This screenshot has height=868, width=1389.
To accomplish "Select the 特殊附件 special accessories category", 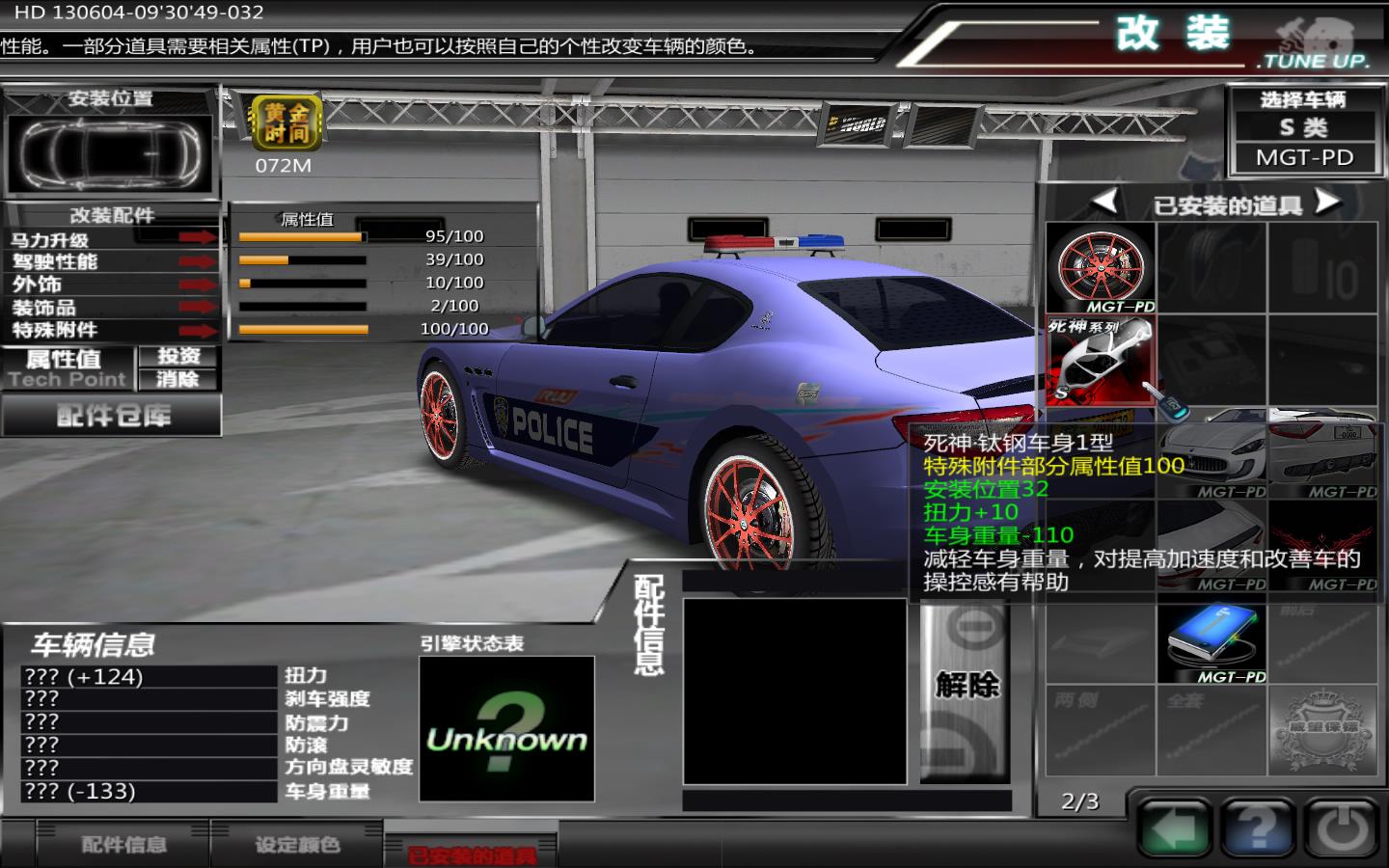I will click(111, 330).
